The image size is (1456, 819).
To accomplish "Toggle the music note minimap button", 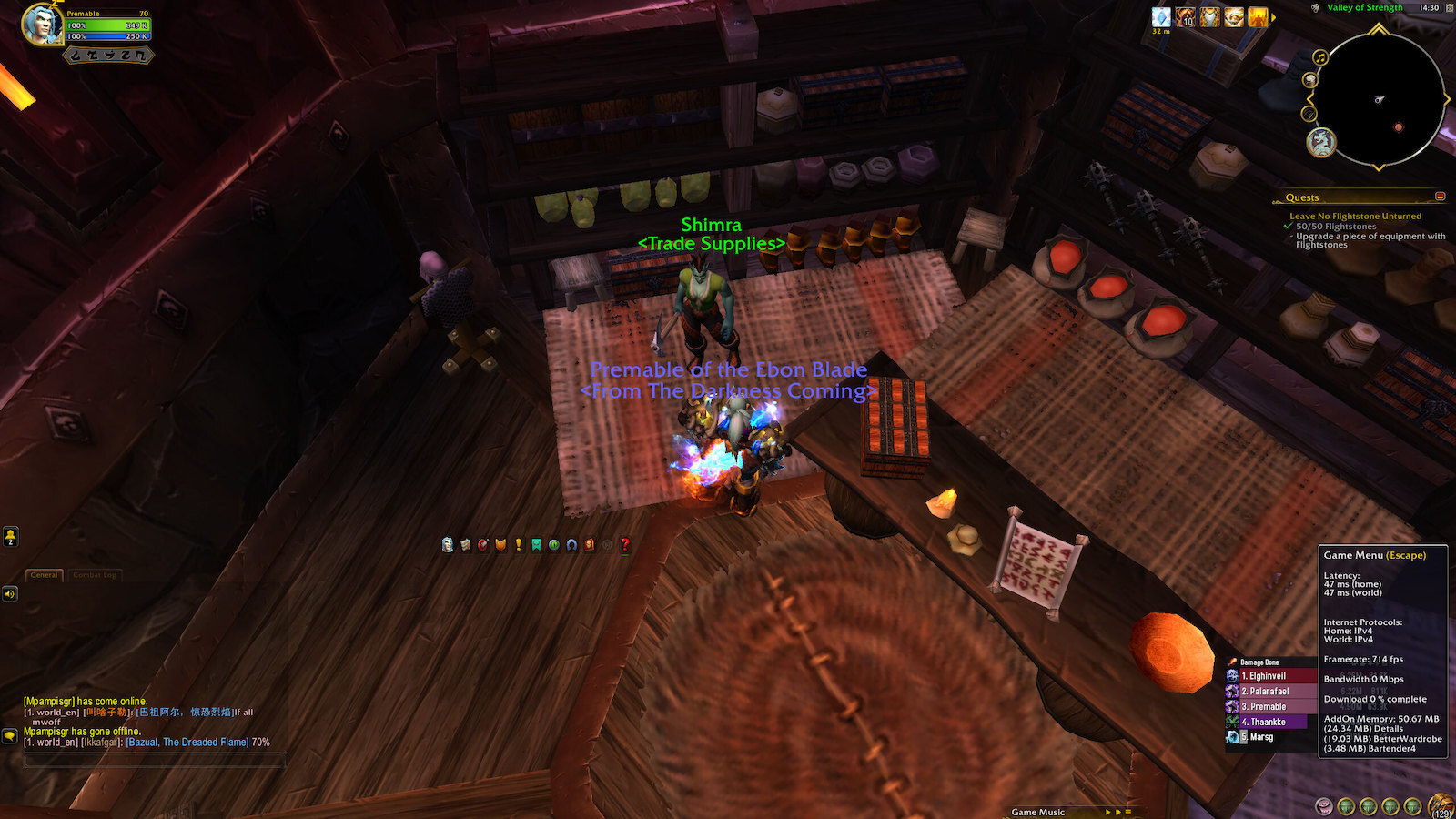I will 1319,57.
